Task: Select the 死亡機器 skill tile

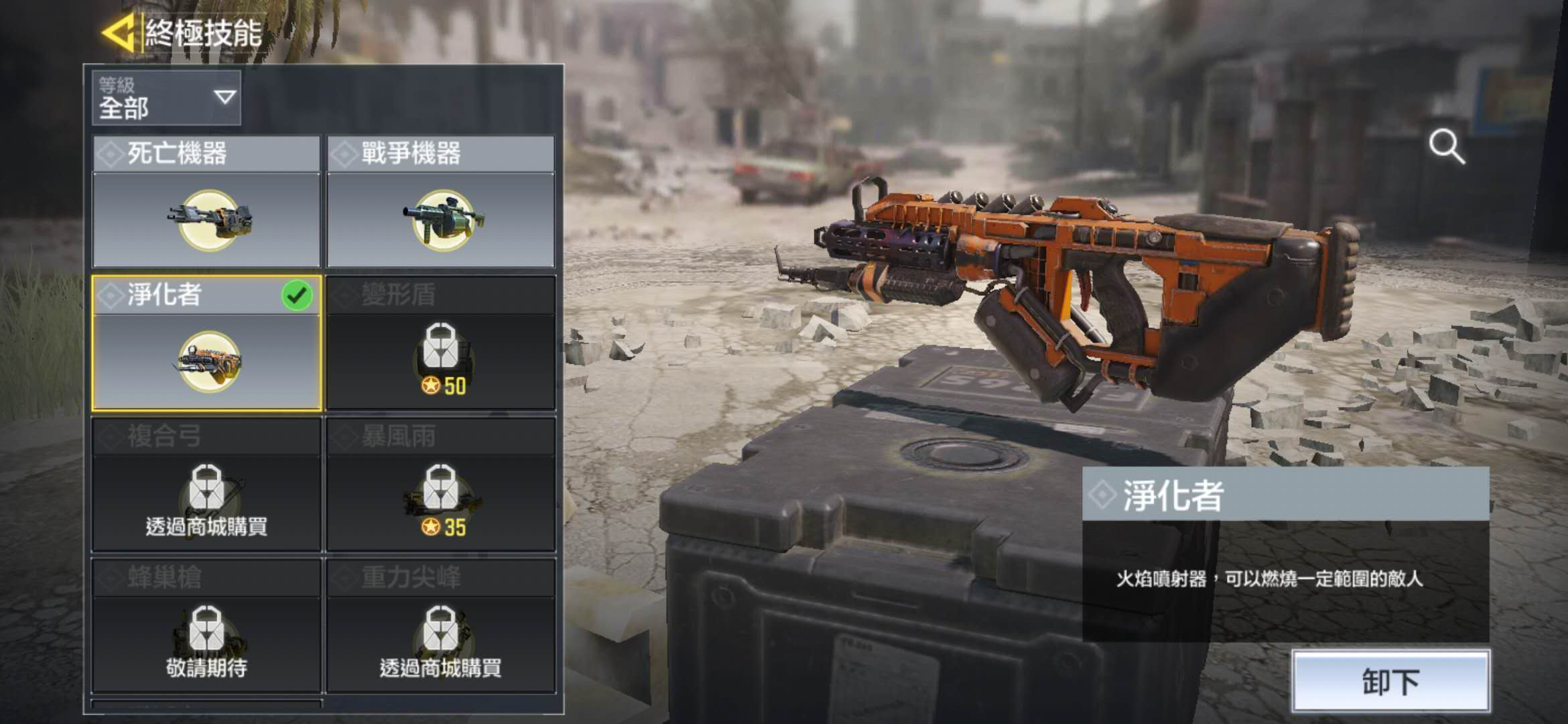Action: (206, 202)
